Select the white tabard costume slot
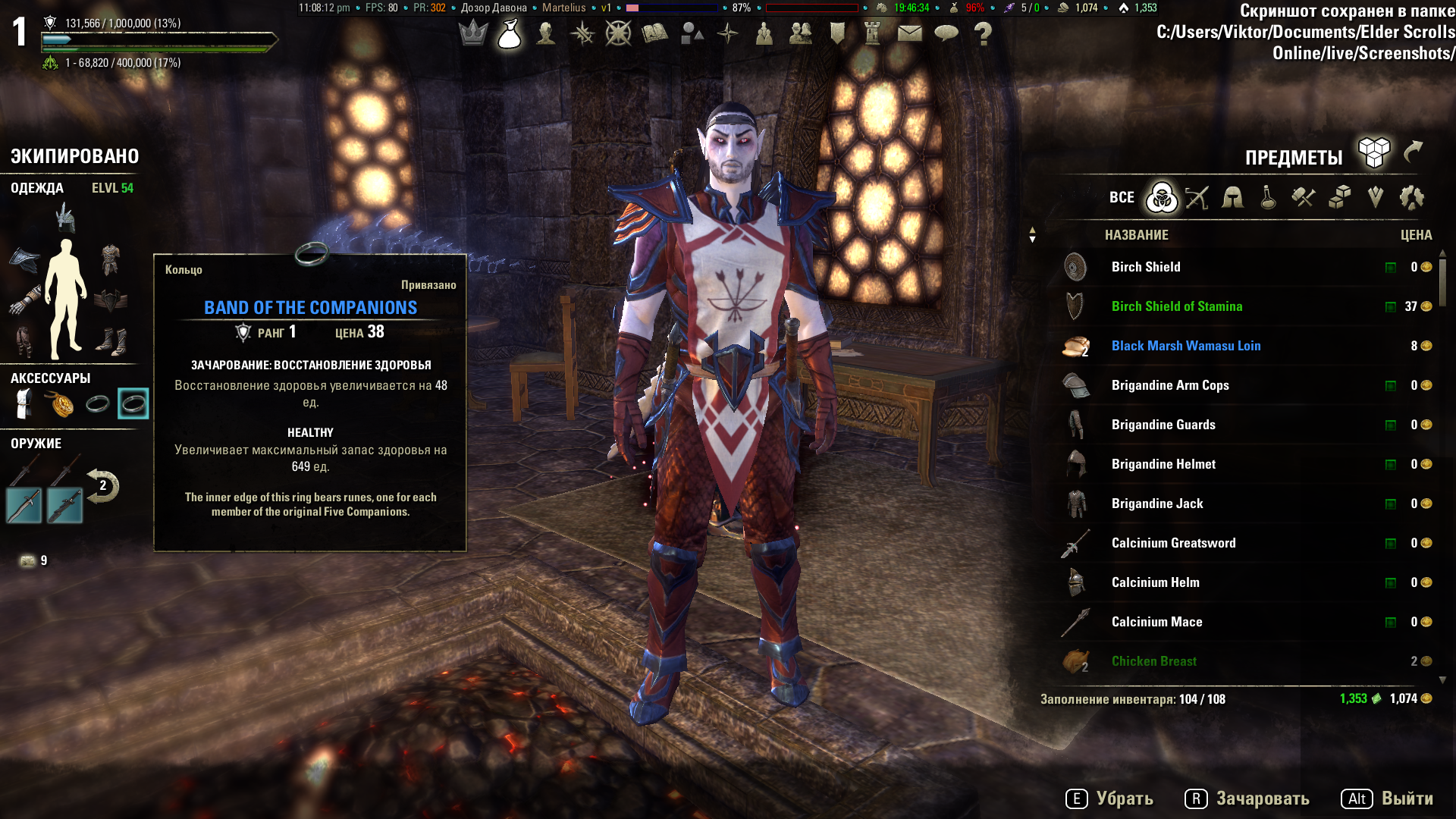Viewport: 1456px width, 819px height. [24, 404]
